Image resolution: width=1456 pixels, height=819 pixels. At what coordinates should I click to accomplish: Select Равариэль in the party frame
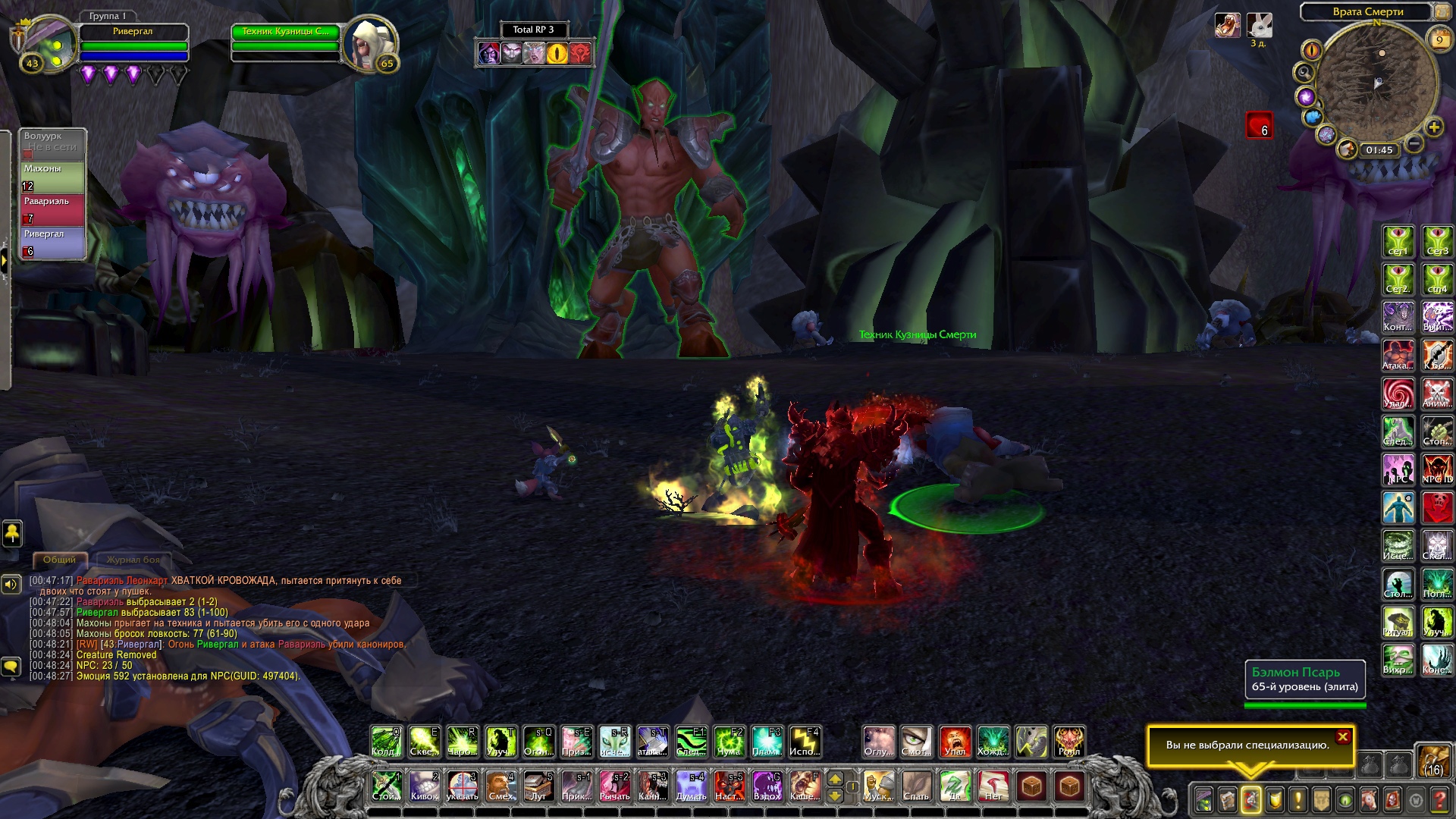point(52,210)
